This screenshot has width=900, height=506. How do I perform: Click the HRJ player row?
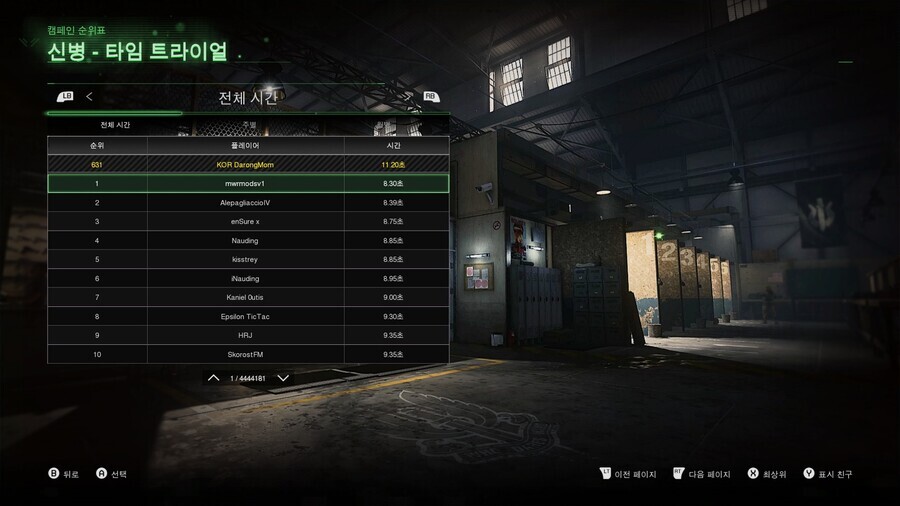click(247, 335)
